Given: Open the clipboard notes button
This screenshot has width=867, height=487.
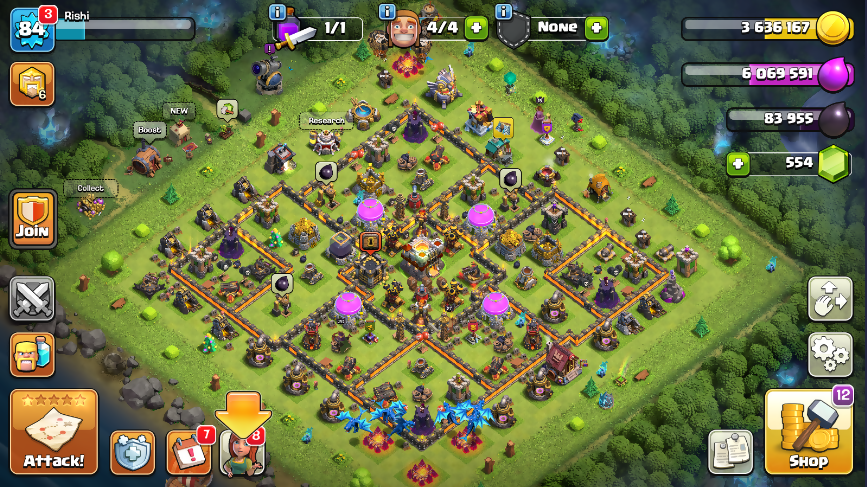Looking at the screenshot, I should [730, 452].
